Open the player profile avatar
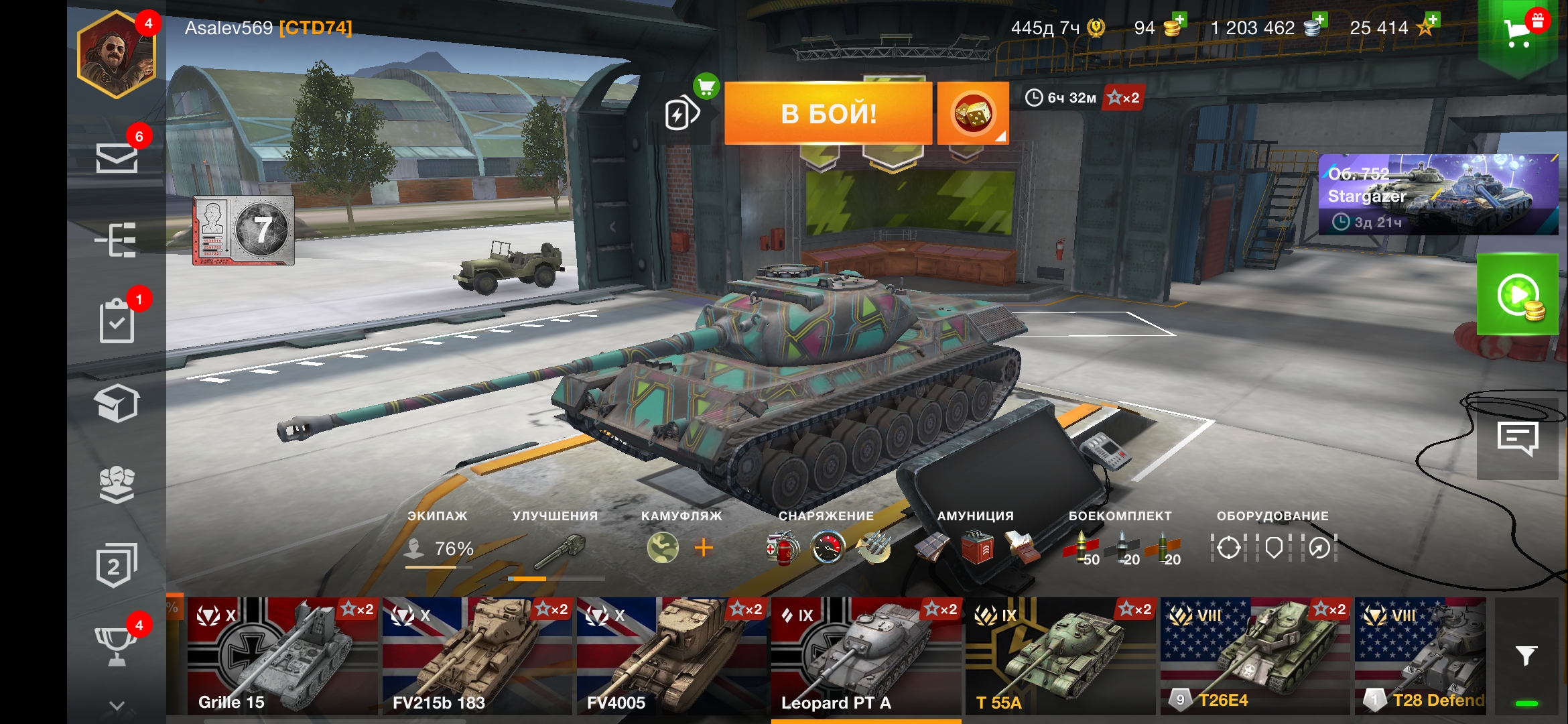 point(117,55)
